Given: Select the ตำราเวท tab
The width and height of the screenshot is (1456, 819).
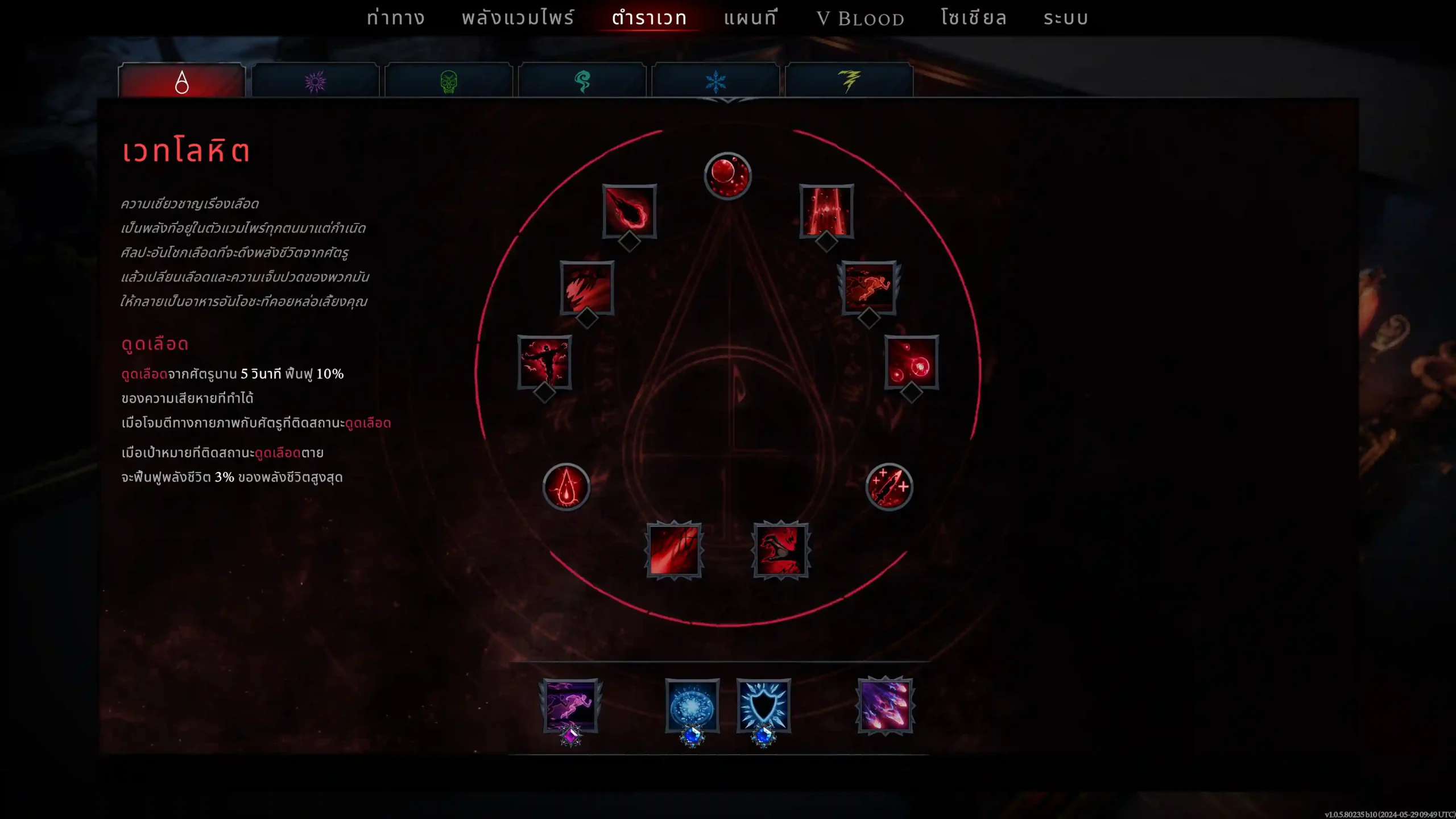Looking at the screenshot, I should (x=649, y=18).
